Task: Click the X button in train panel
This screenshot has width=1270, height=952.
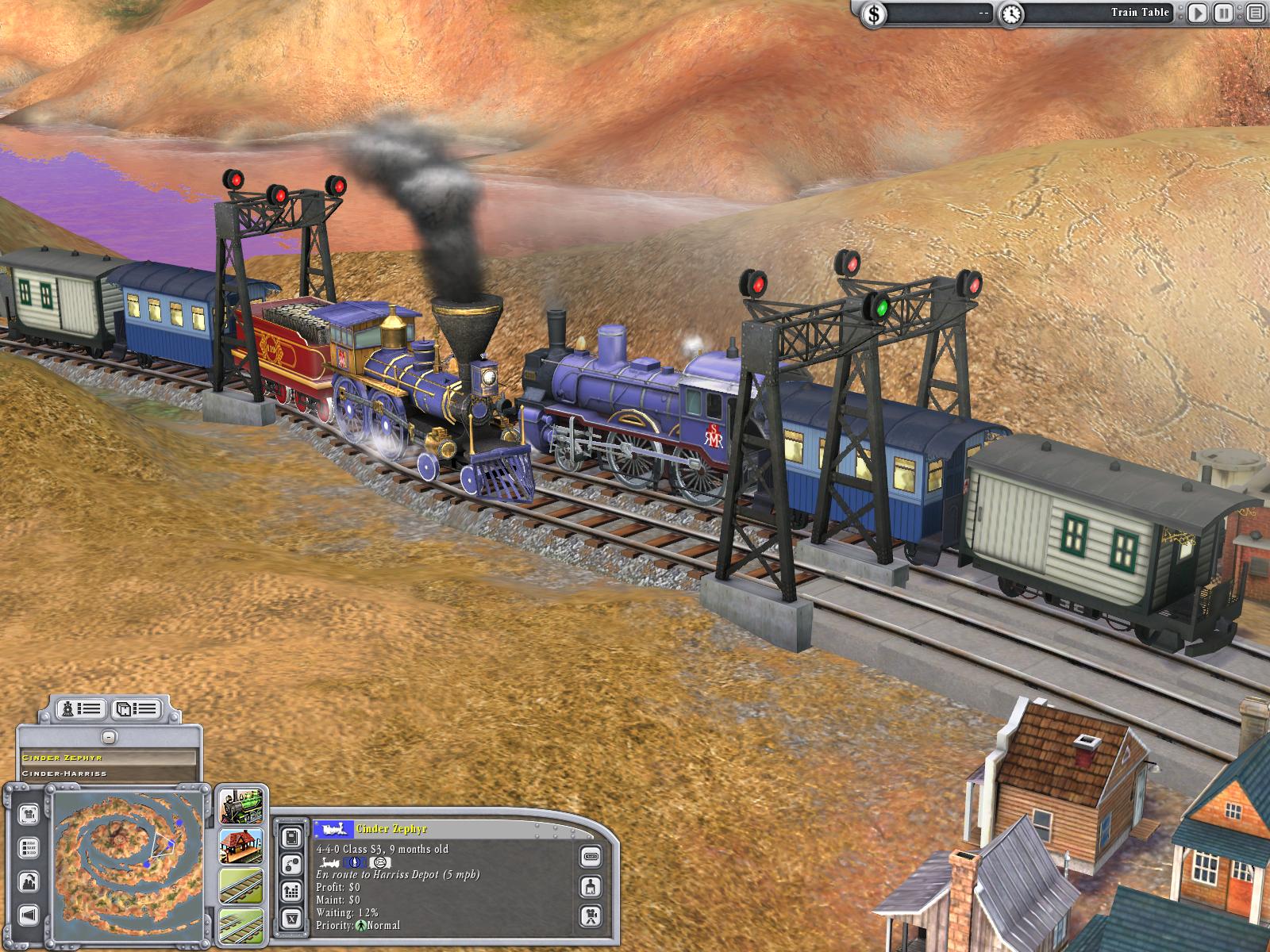Action: (291, 919)
